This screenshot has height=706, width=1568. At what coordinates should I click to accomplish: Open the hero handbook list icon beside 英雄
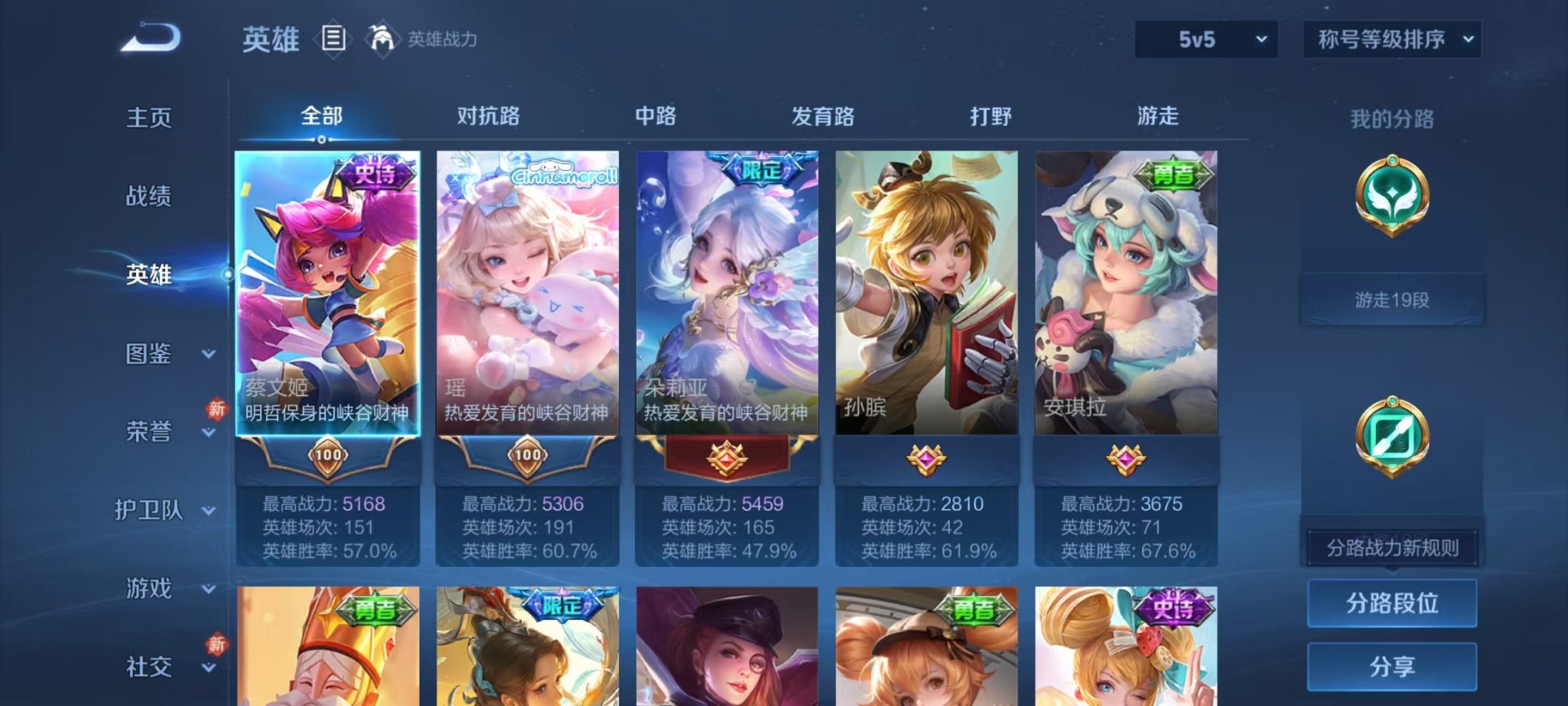[334, 38]
